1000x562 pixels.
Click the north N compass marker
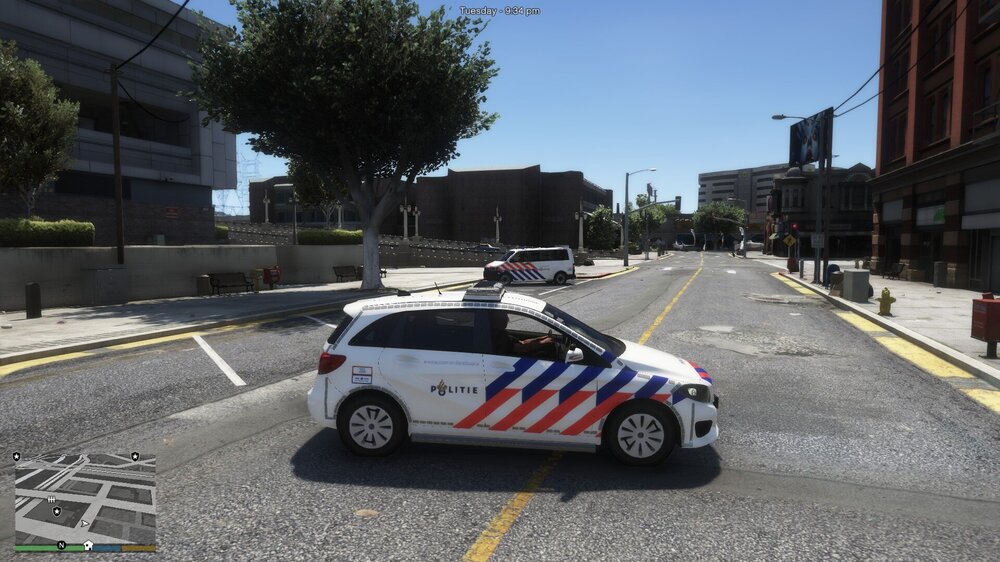61,545
